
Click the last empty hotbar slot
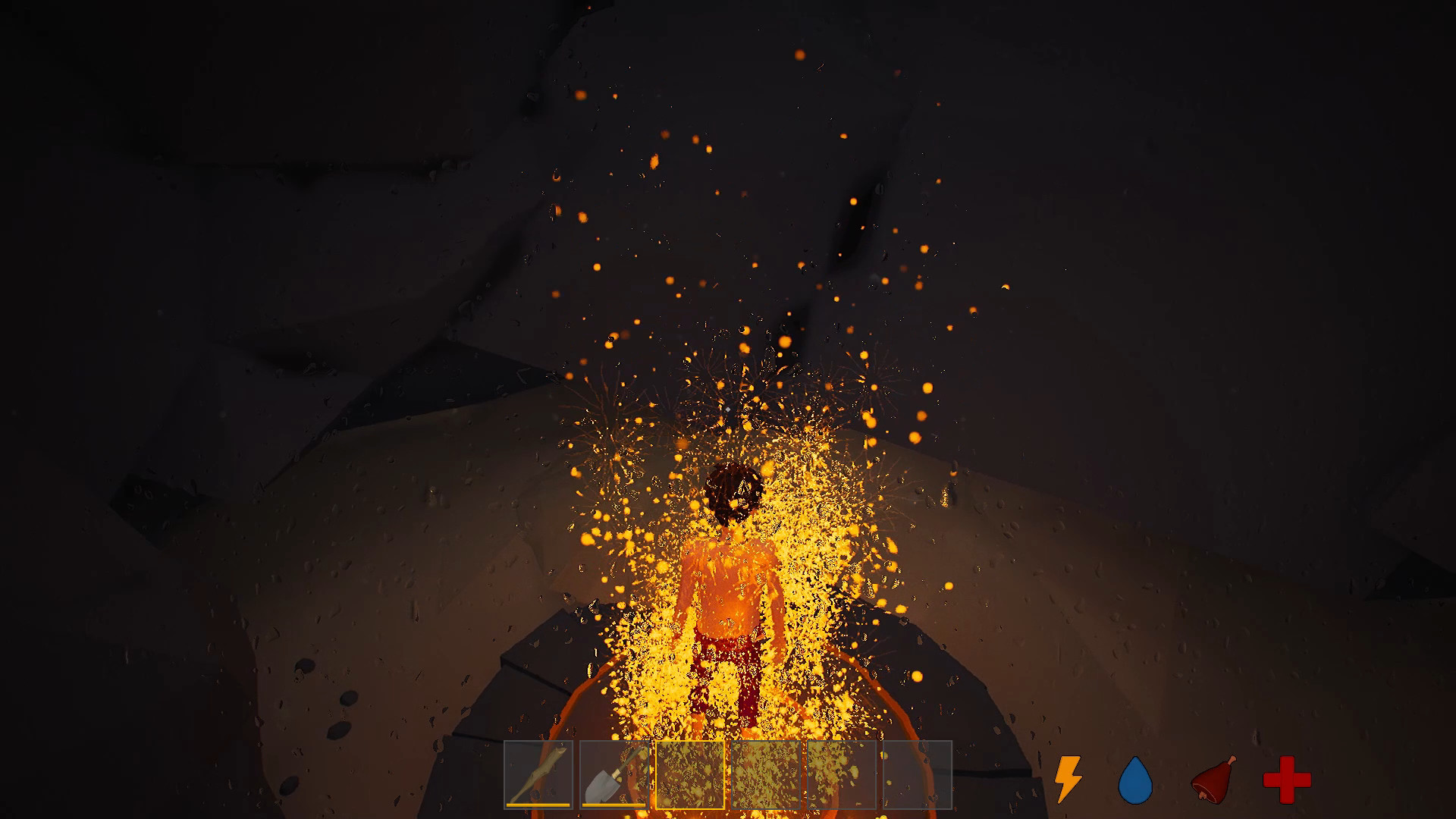[x=916, y=773]
